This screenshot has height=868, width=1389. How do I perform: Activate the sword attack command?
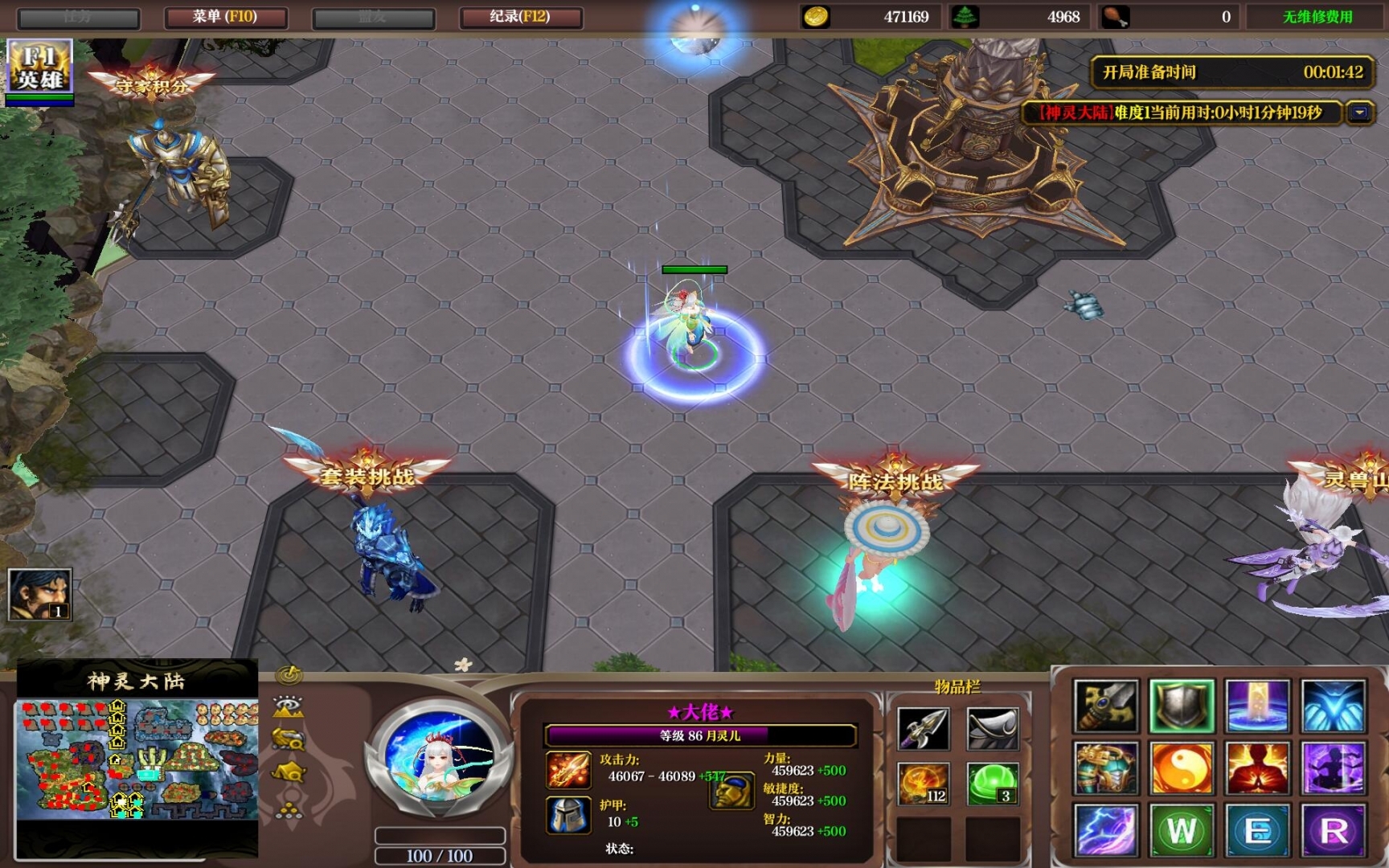coord(1106,706)
